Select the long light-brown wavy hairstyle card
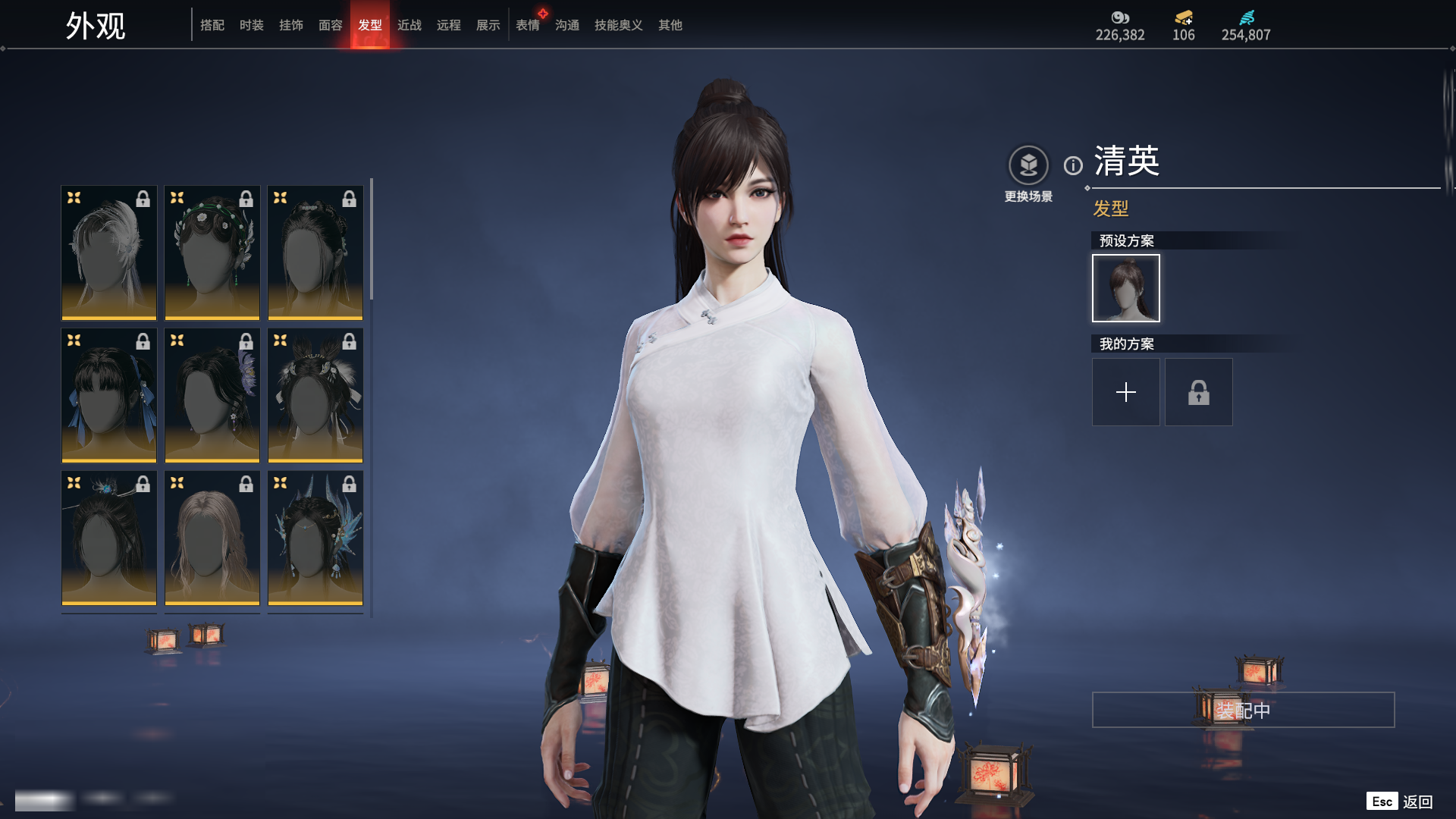The width and height of the screenshot is (1456, 819). [x=212, y=538]
